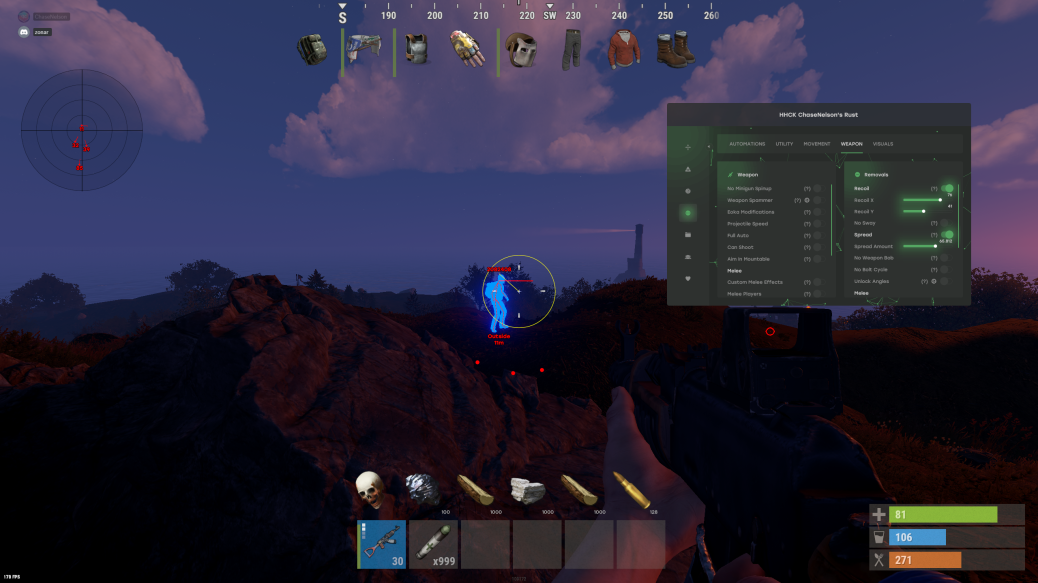
Task: Switch to the Movement tab
Action: tap(817, 144)
